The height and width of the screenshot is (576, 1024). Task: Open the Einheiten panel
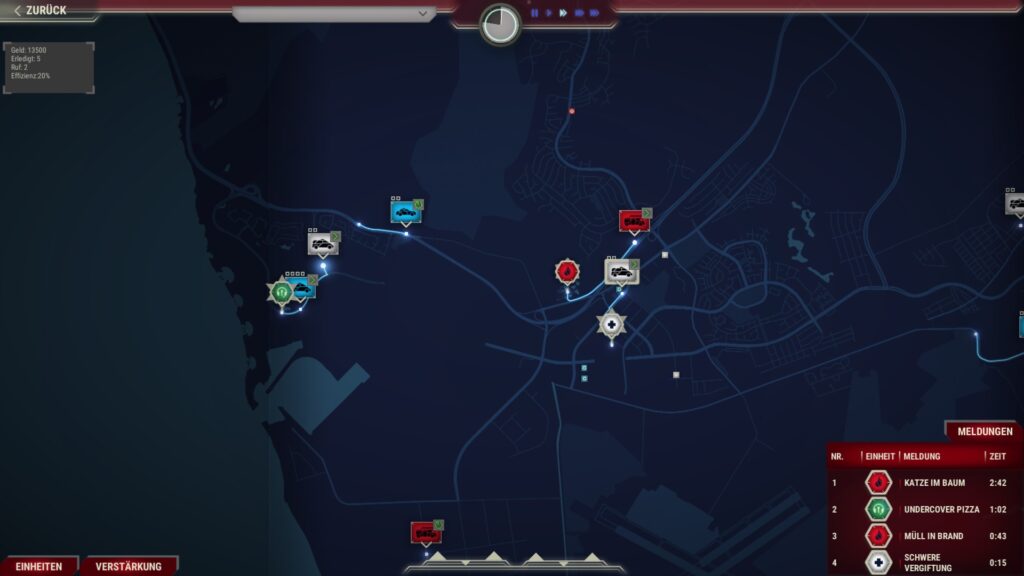pyautogui.click(x=39, y=566)
